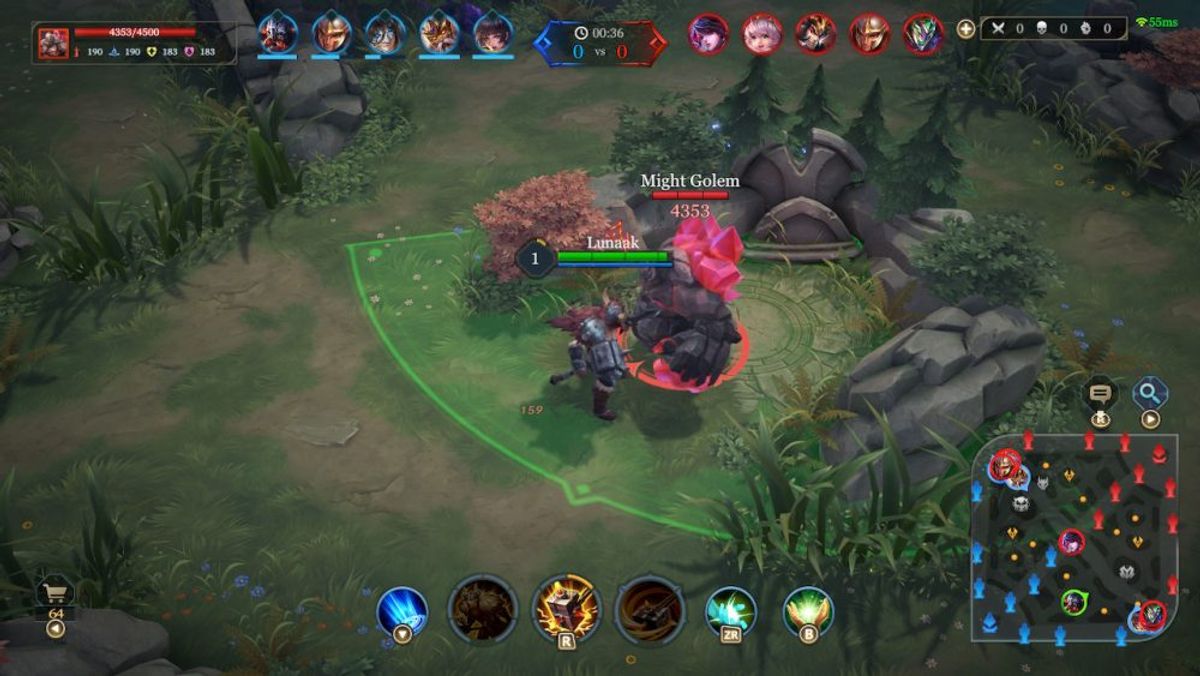Select the pink-haired enemy hero portrait

tap(762, 34)
